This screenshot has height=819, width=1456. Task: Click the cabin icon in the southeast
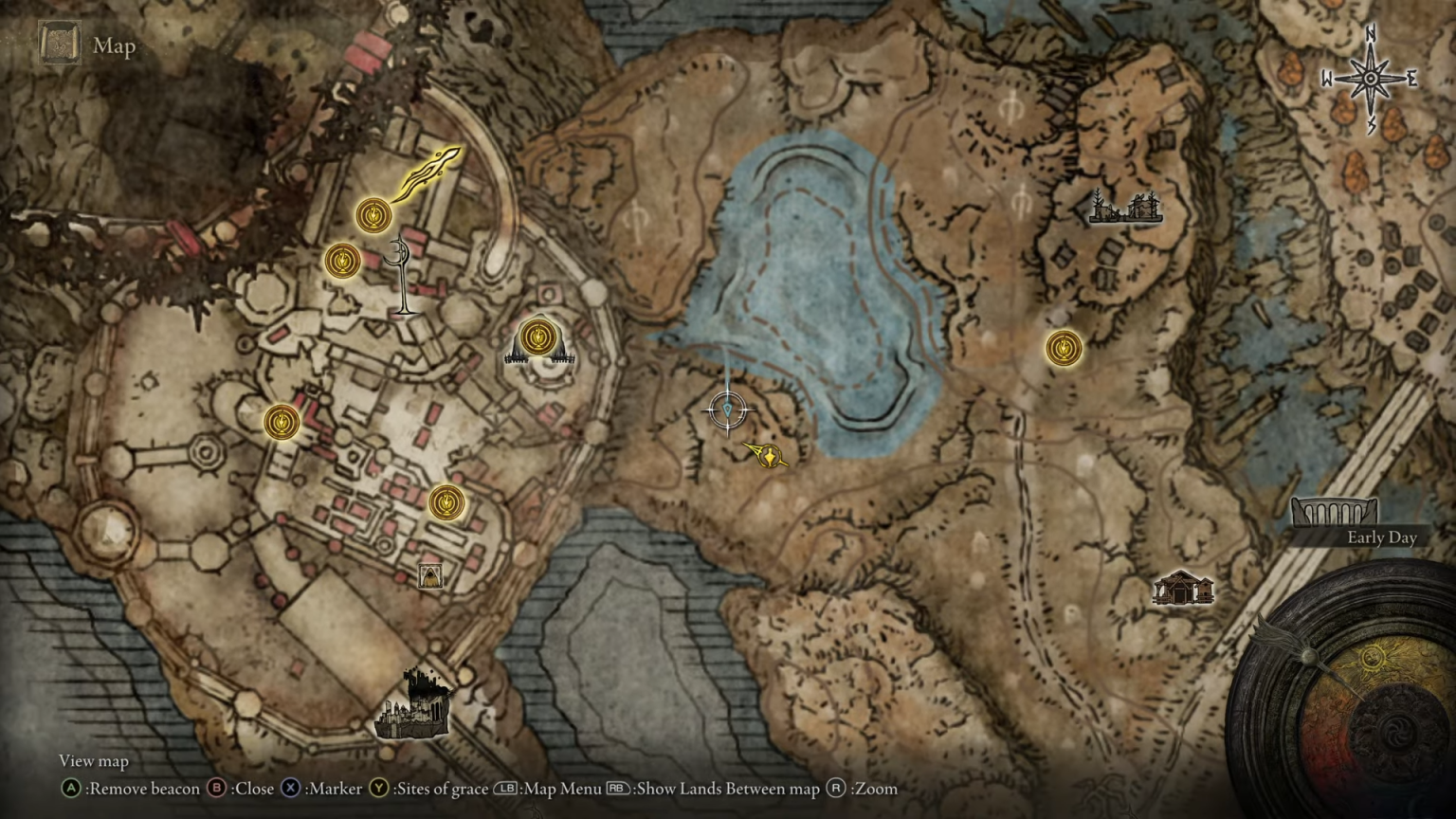(1183, 588)
